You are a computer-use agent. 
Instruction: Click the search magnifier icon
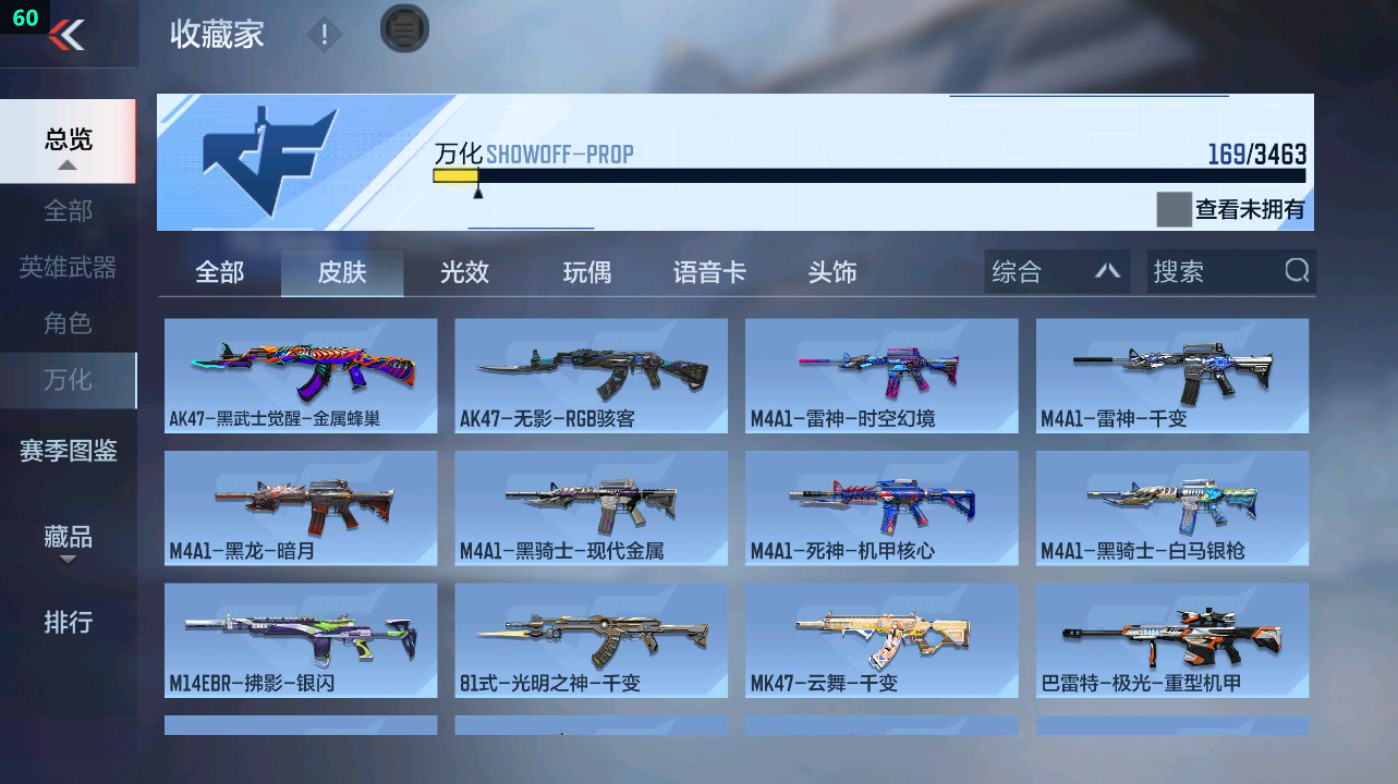coord(1297,271)
